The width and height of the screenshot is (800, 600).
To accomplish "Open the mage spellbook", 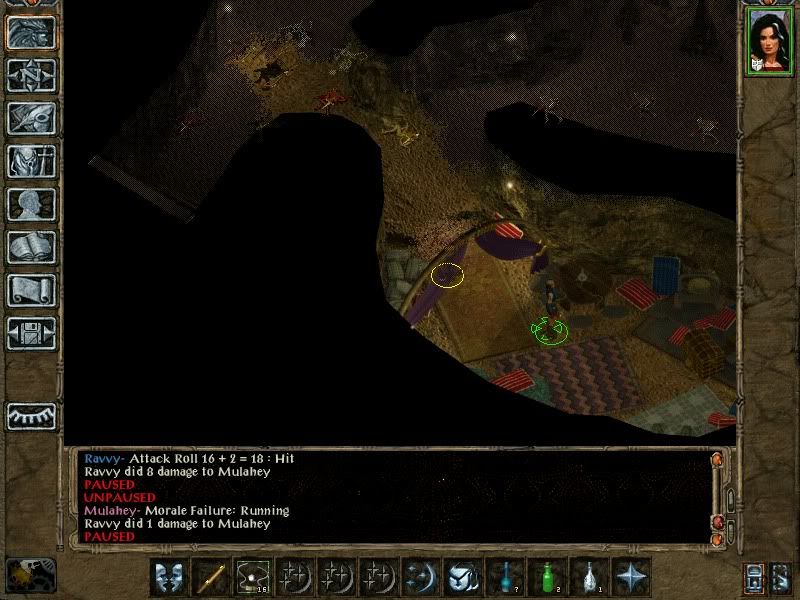I will 31,247.
